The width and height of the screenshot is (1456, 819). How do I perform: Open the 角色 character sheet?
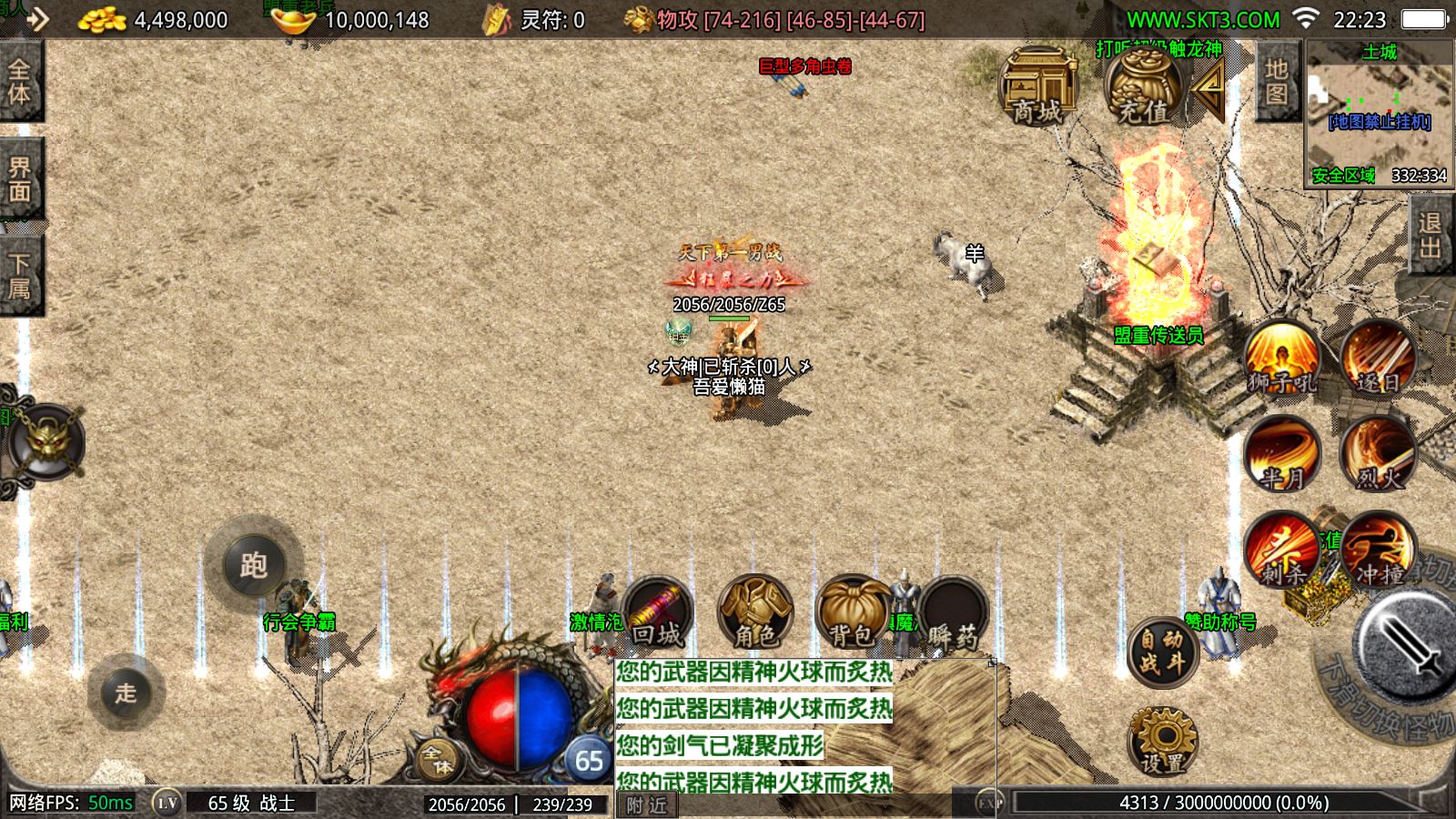(754, 612)
